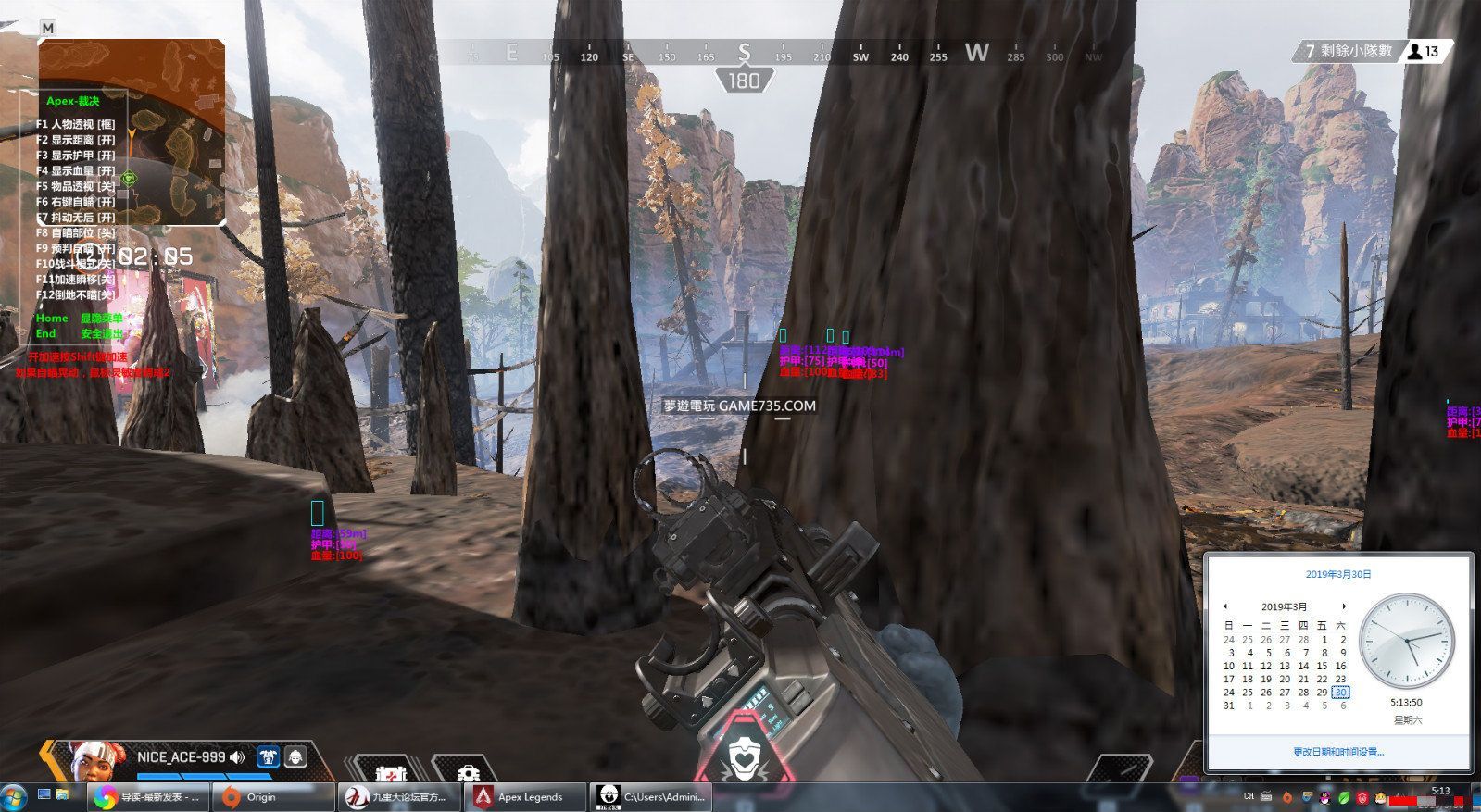Choose the ordnance grenade slot
The image size is (1481, 812).
click(469, 770)
